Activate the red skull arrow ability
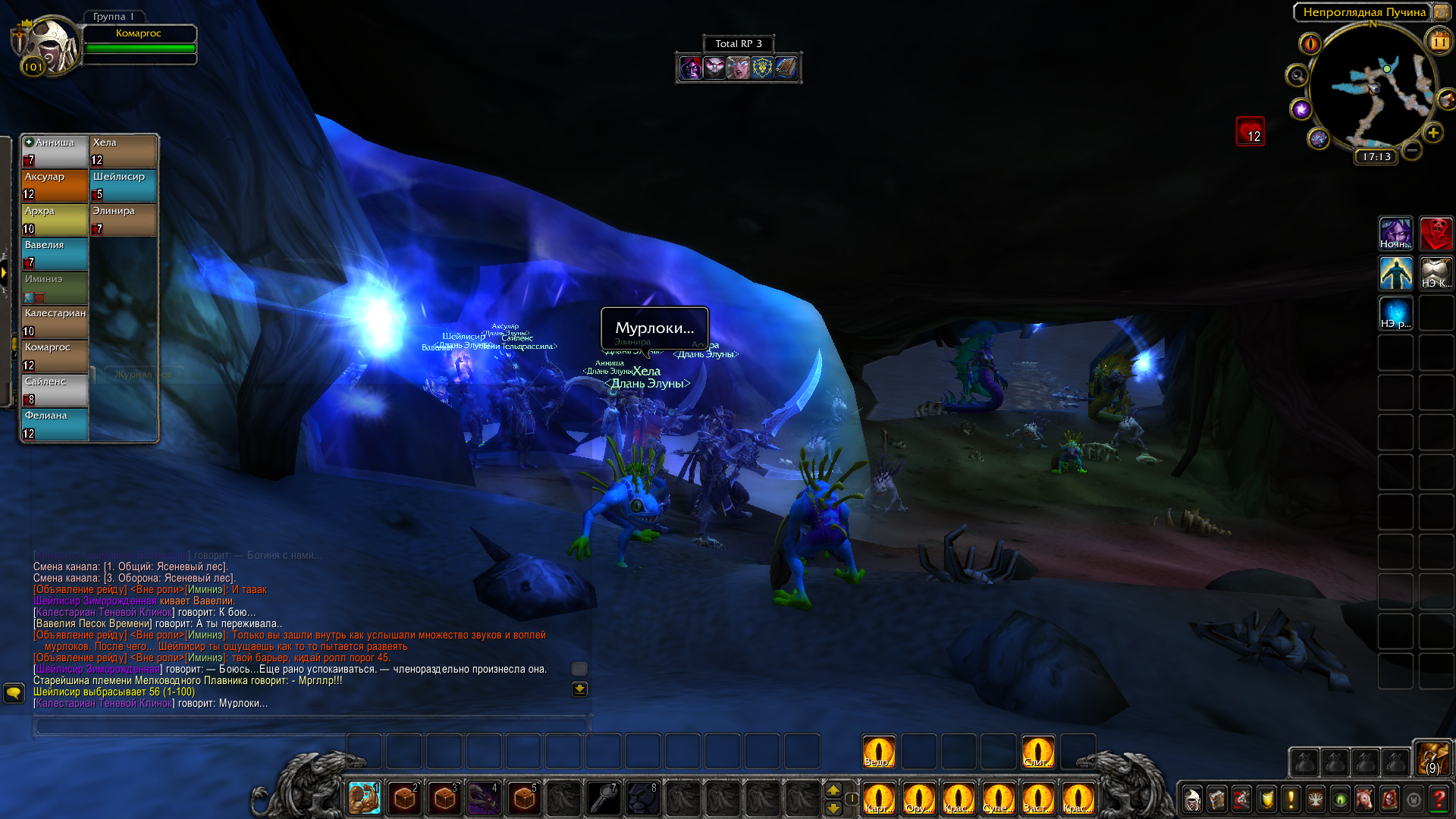The height and width of the screenshot is (819, 1456). [x=1436, y=234]
